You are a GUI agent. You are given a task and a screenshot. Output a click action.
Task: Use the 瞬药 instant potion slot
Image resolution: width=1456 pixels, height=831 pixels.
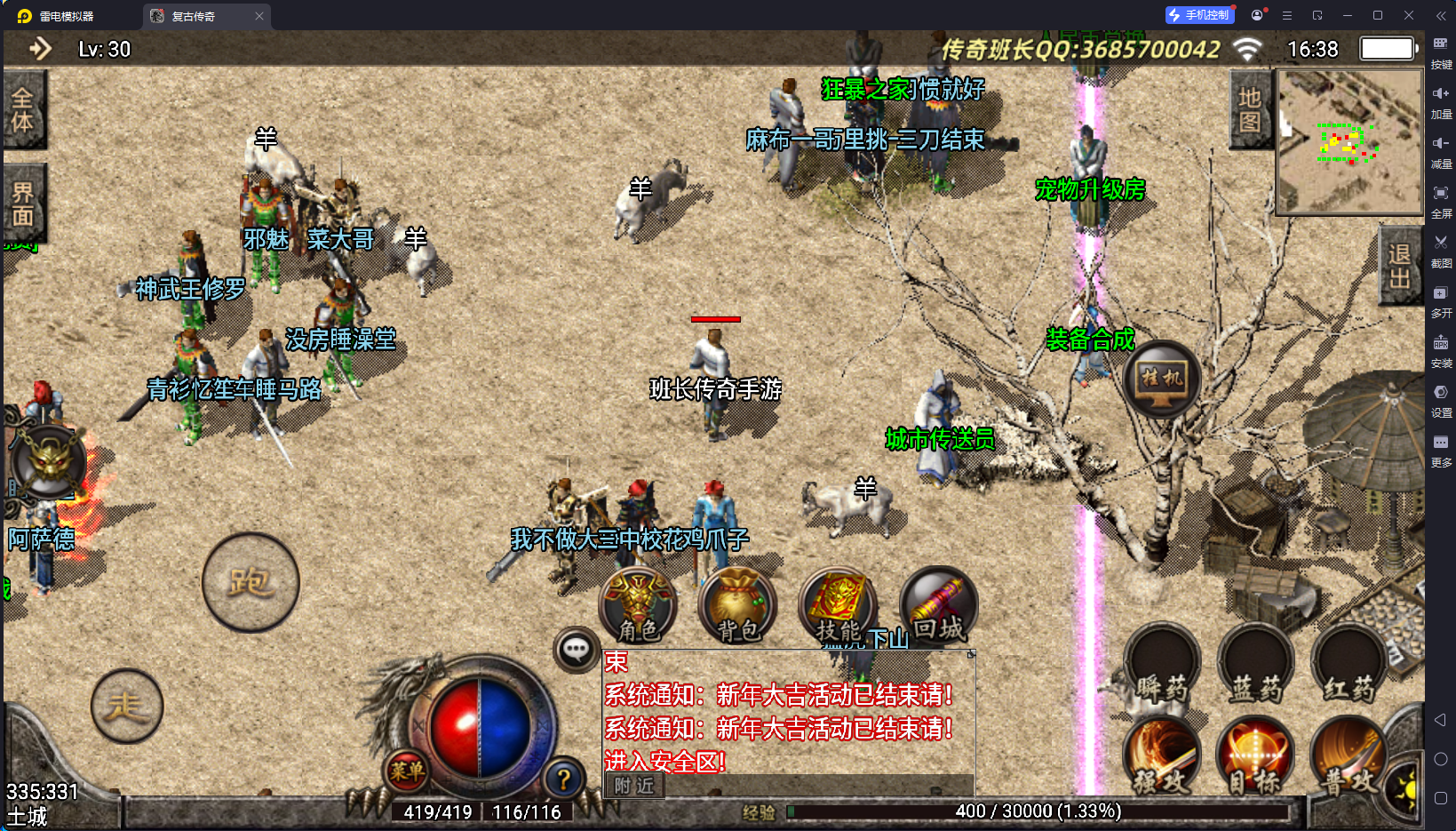click(1162, 665)
